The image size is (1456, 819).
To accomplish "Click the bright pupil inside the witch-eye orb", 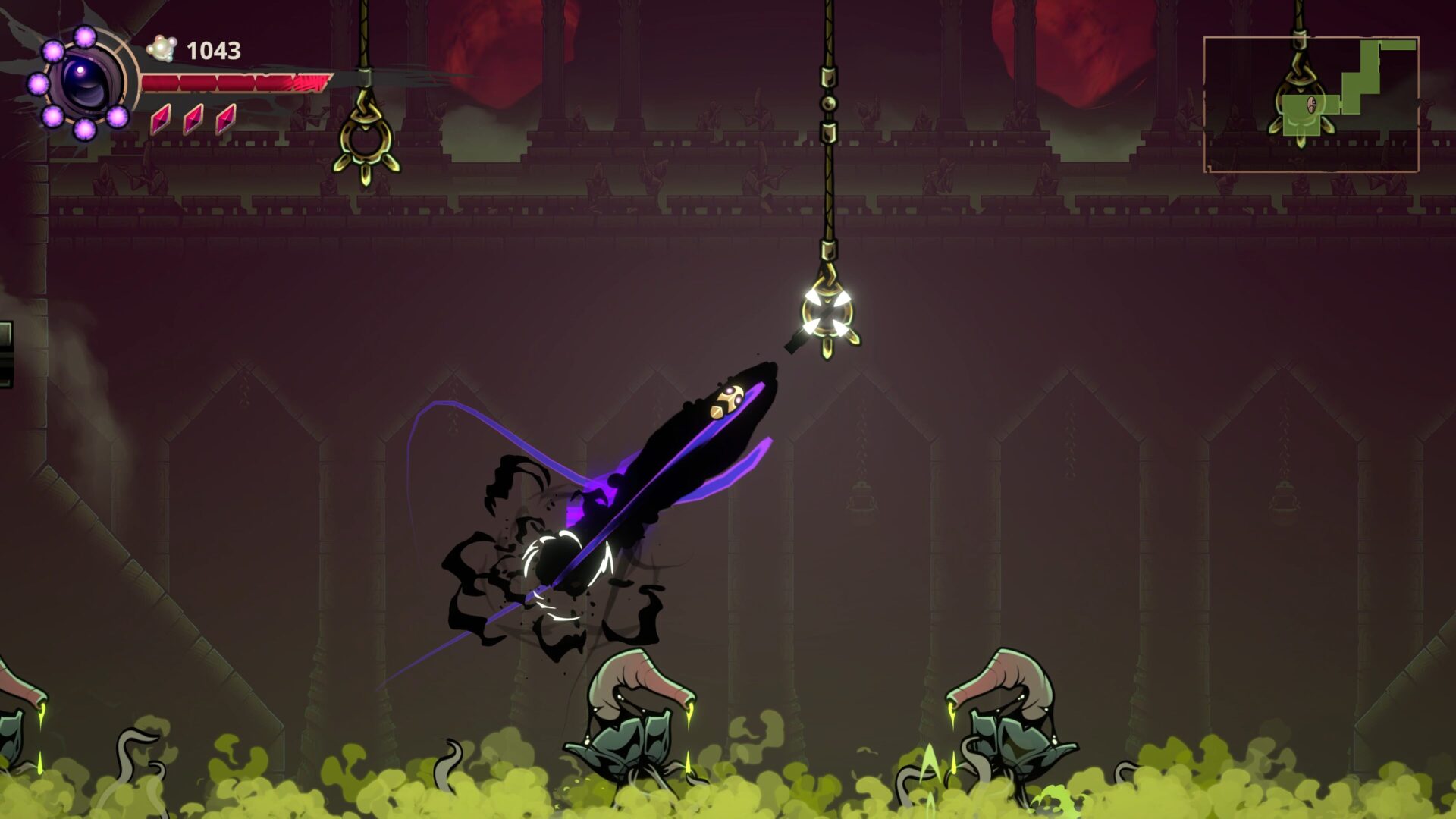I will pyautogui.click(x=81, y=69).
